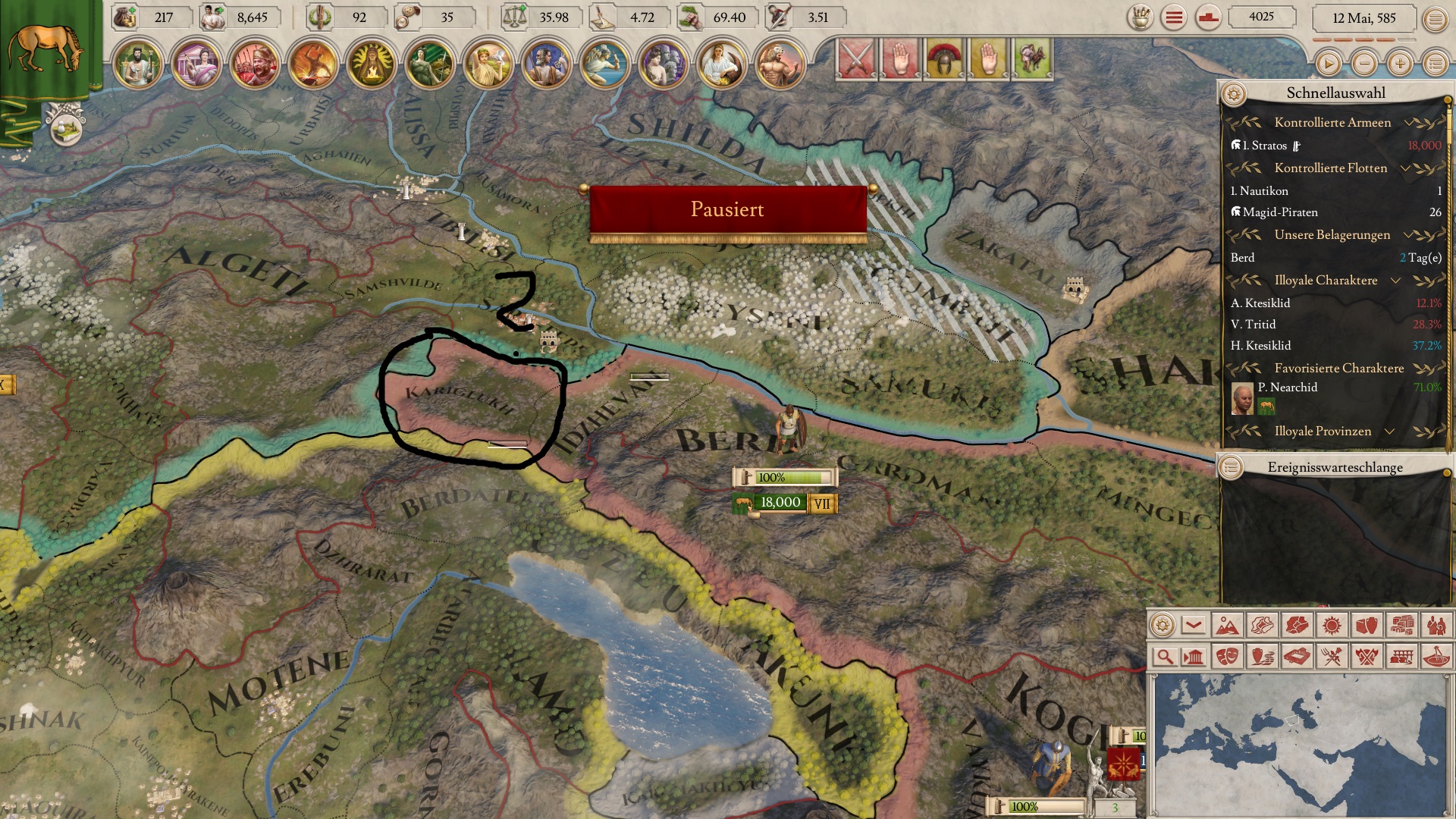Increase game speed with the plus control

coord(1398,64)
